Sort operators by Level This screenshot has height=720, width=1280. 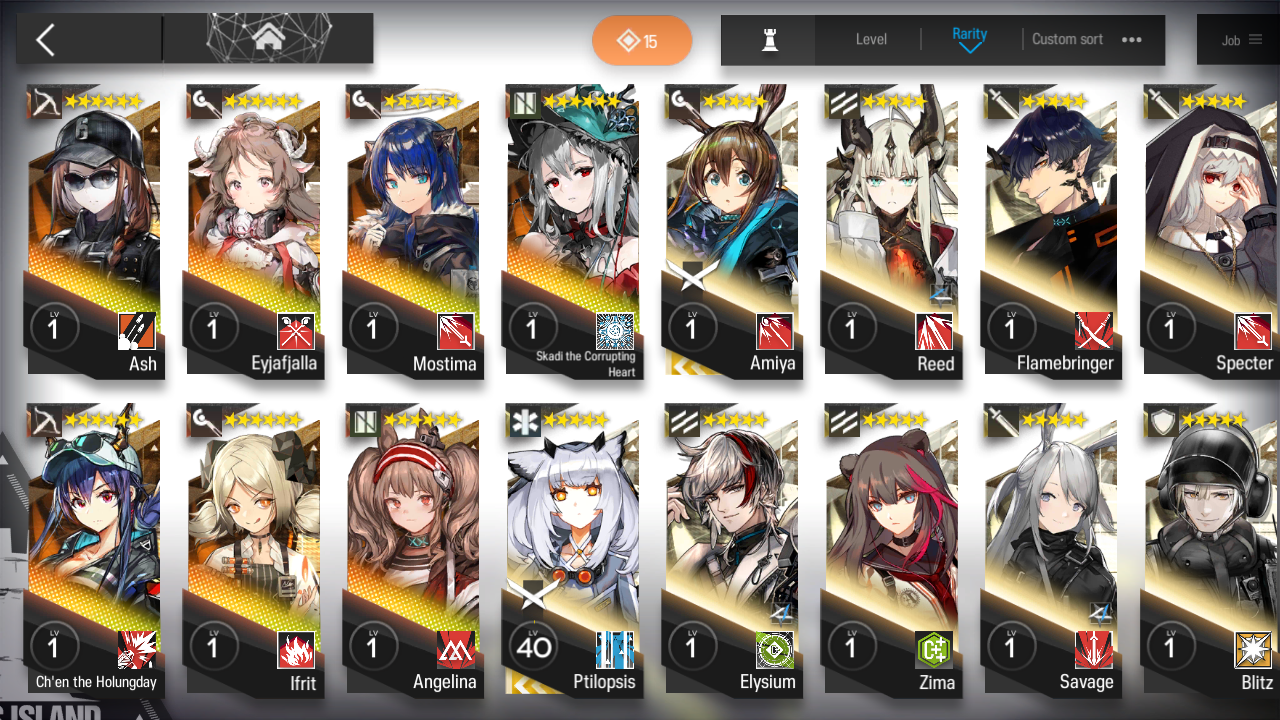871,40
